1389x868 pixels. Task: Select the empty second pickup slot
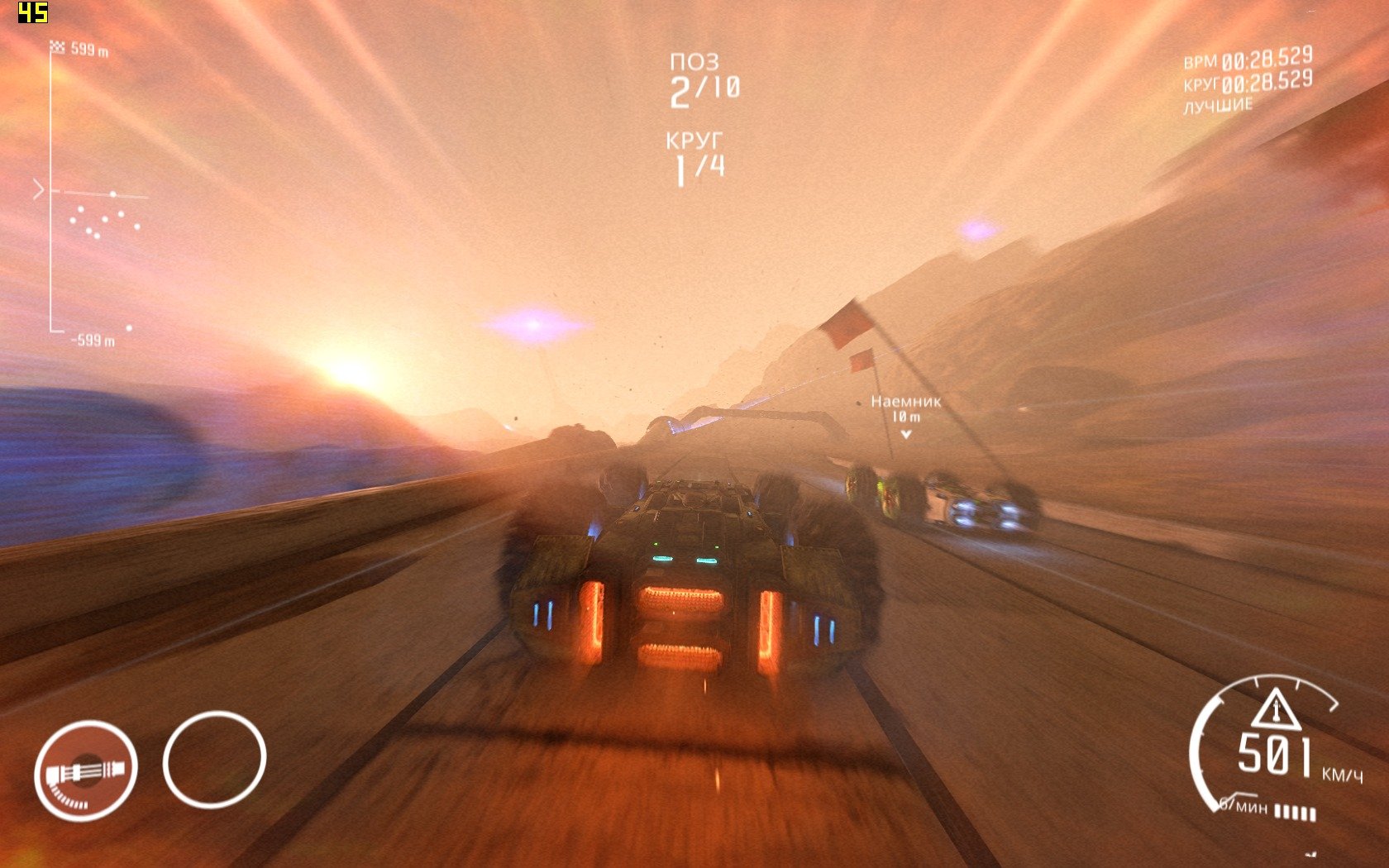(214, 759)
